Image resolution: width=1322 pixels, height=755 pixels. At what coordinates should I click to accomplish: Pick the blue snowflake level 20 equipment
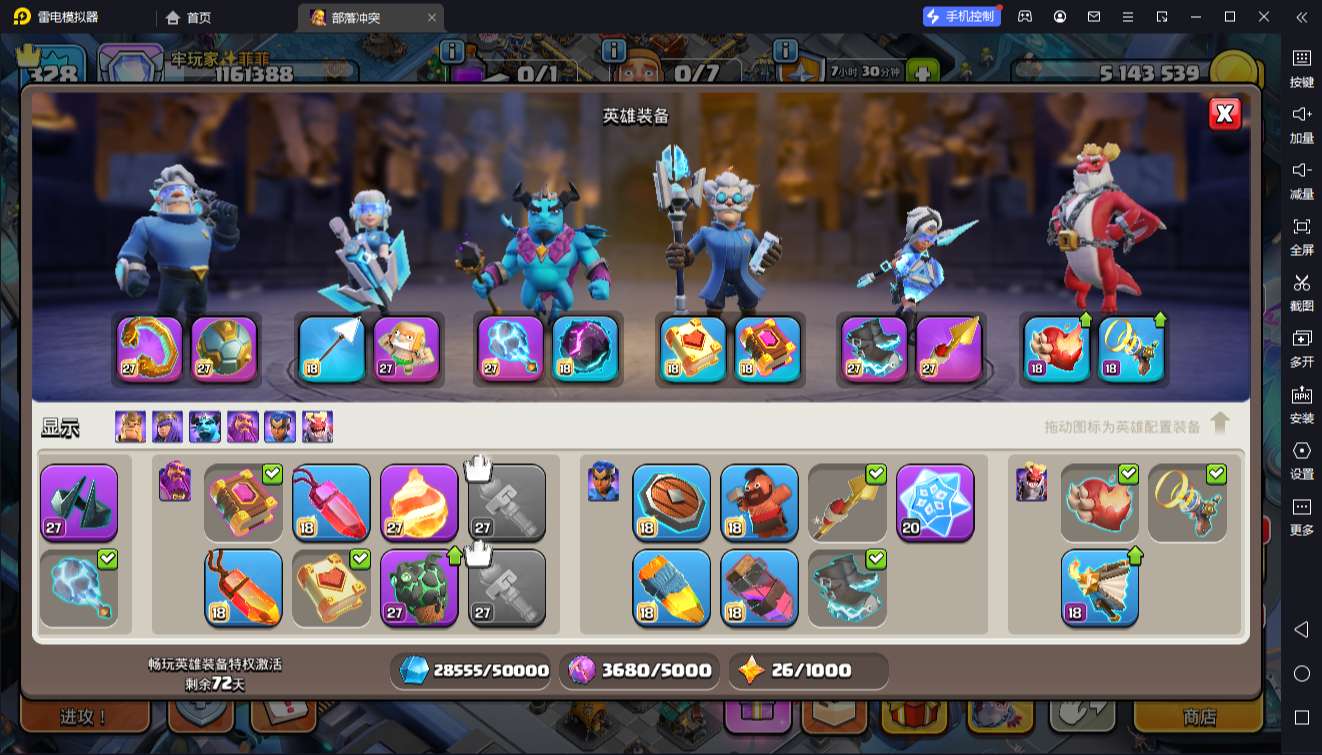pyautogui.click(x=935, y=502)
